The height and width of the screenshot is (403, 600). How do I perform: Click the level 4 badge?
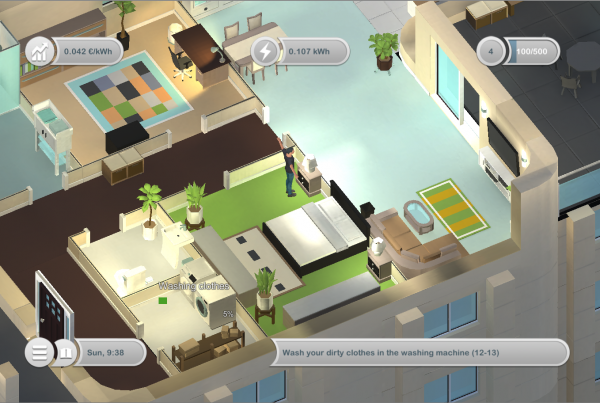pos(491,51)
